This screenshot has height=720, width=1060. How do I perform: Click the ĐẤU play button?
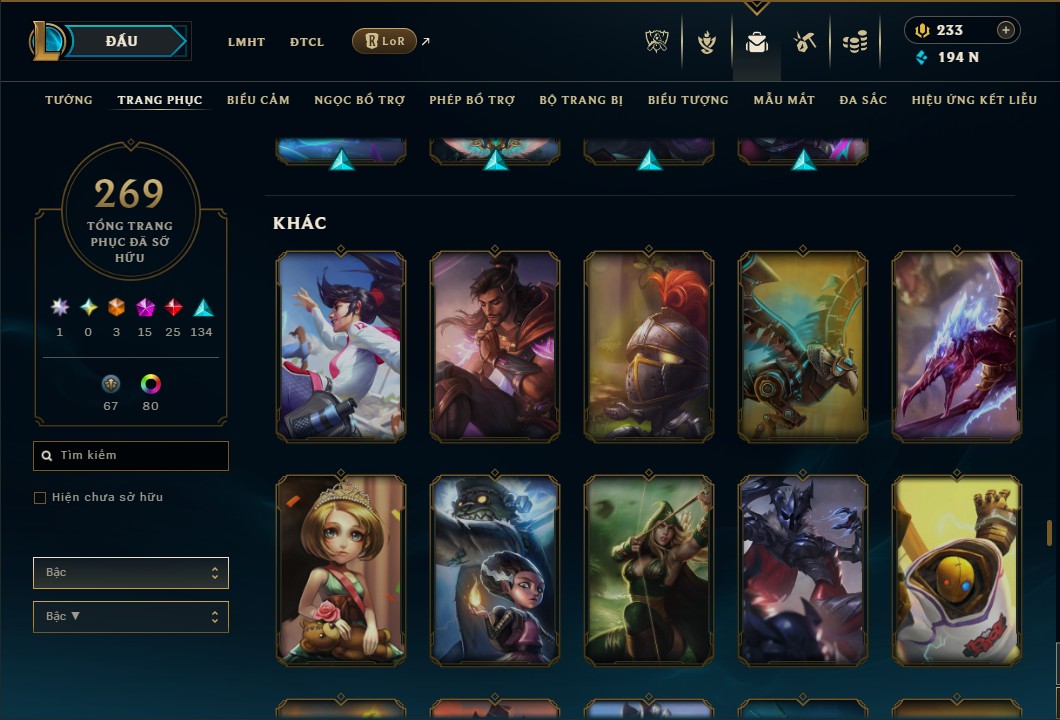pyautogui.click(x=122, y=41)
